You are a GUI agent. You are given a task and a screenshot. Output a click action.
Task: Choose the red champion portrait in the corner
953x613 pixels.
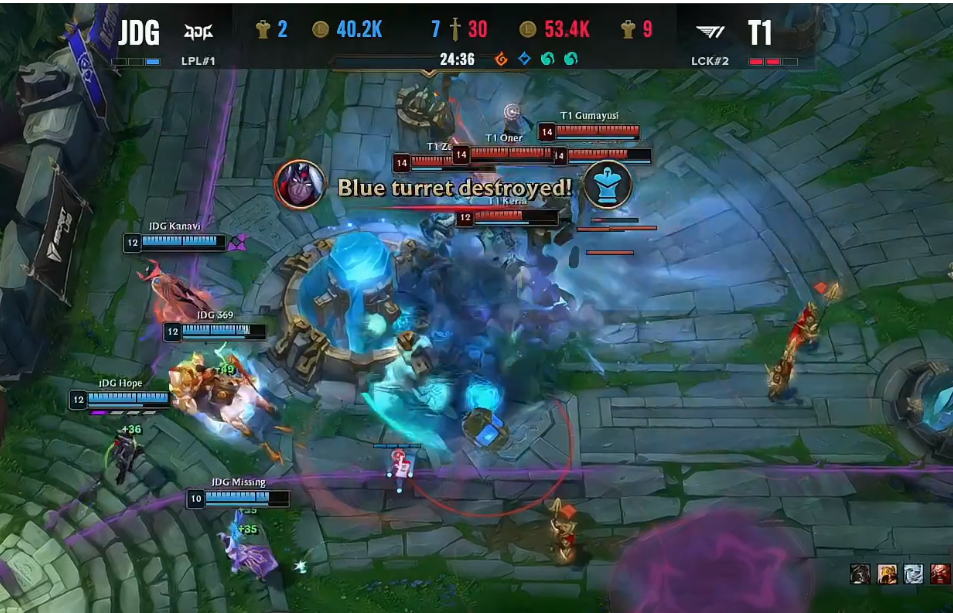click(939, 573)
